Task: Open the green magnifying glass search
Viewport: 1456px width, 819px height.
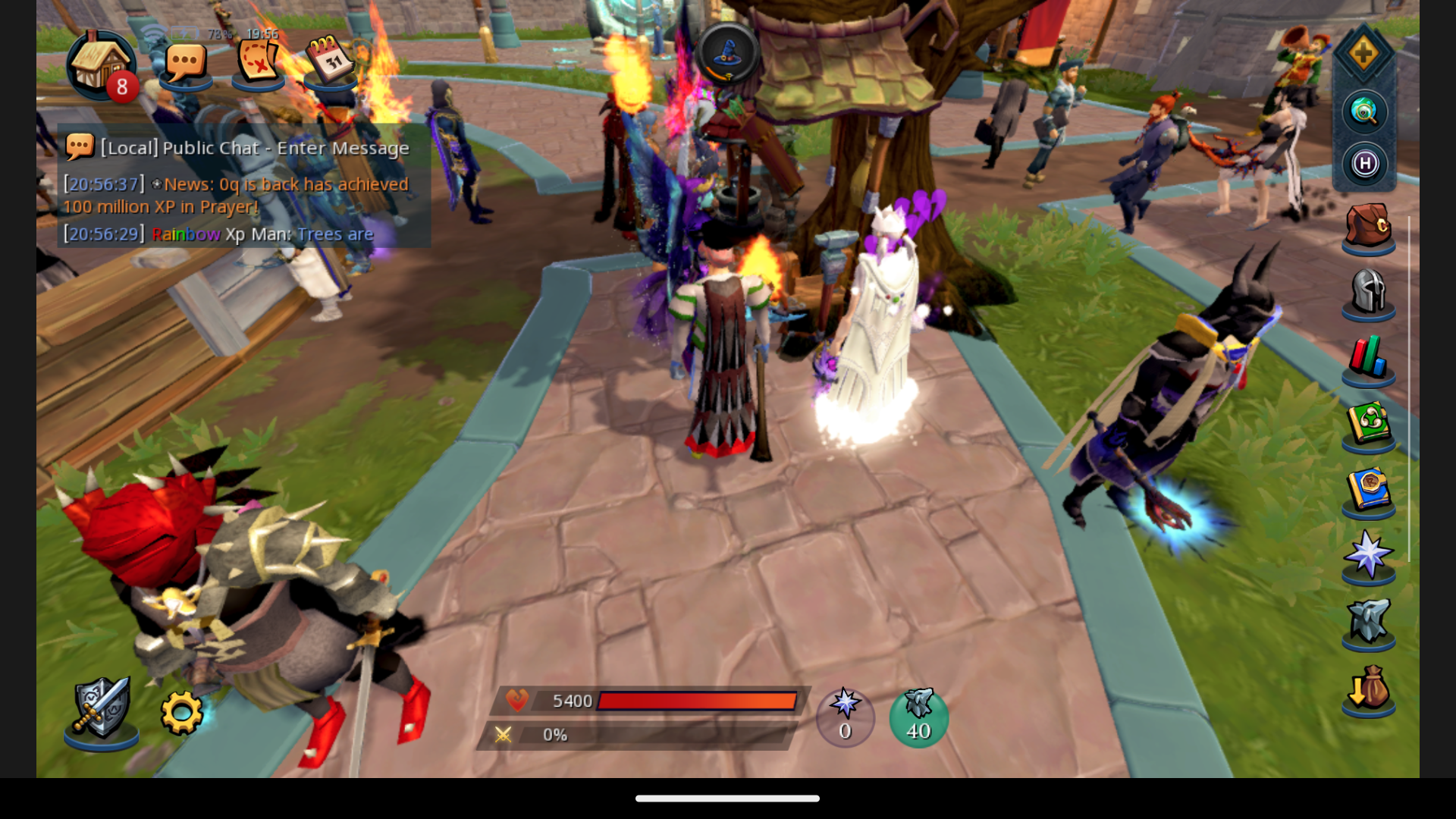Action: 1364,112
